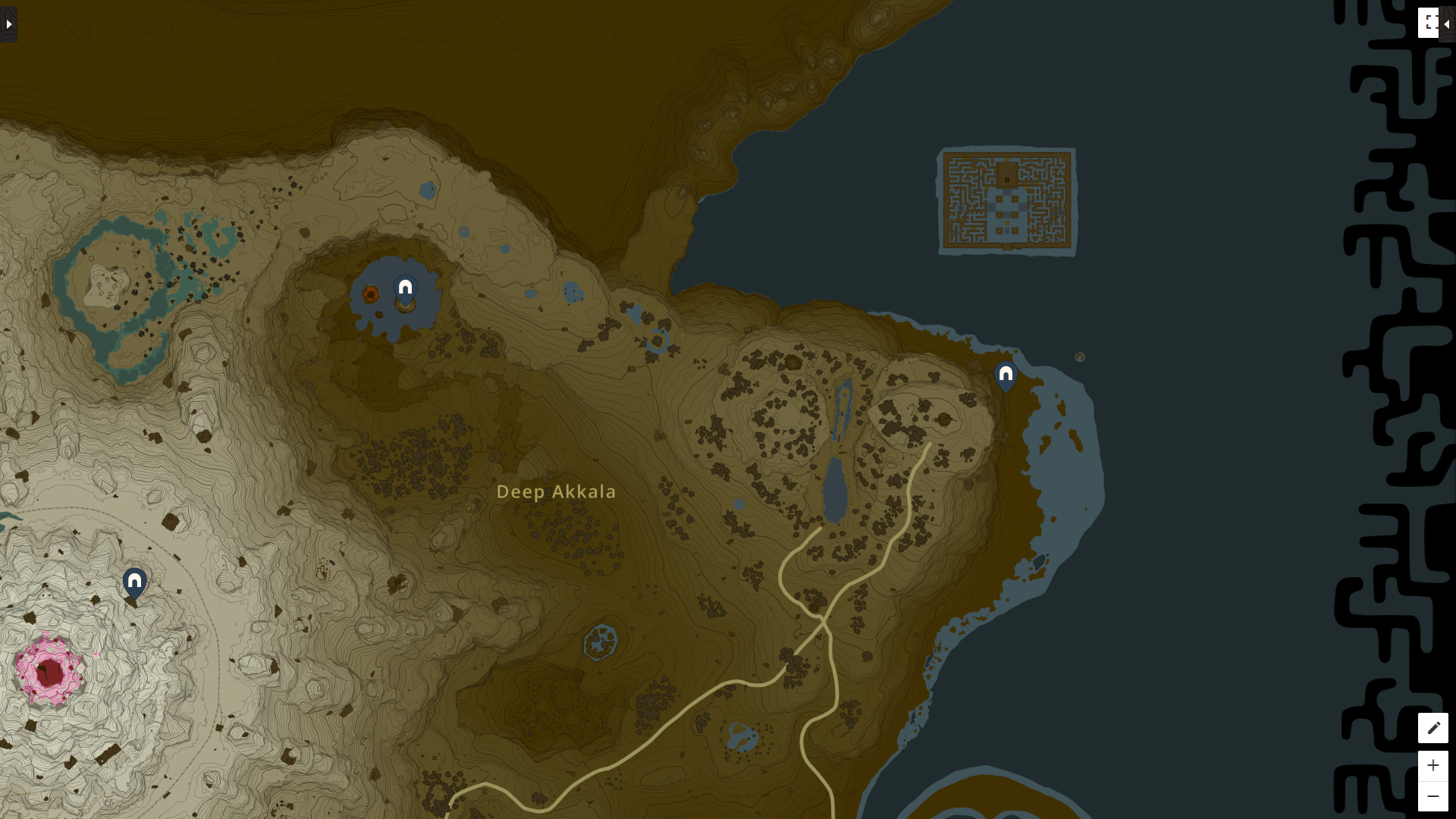Expand the left side panel
This screenshot has height=819, width=1456.
[x=8, y=23]
